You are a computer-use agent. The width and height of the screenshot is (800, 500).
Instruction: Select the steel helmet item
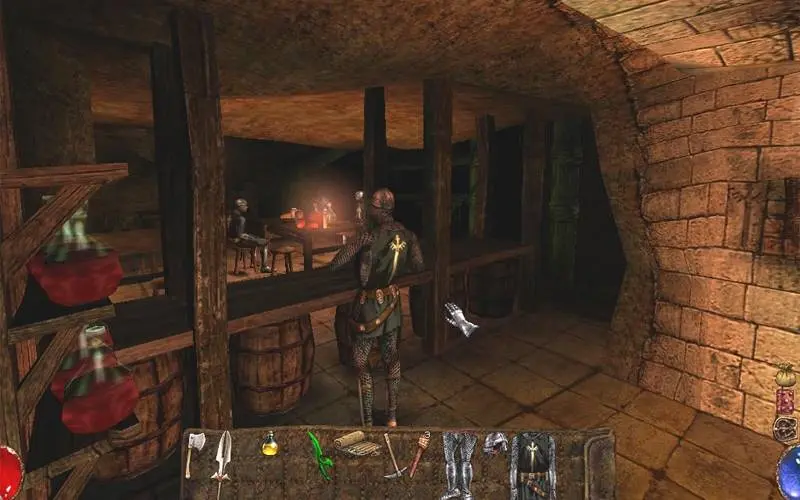point(494,443)
